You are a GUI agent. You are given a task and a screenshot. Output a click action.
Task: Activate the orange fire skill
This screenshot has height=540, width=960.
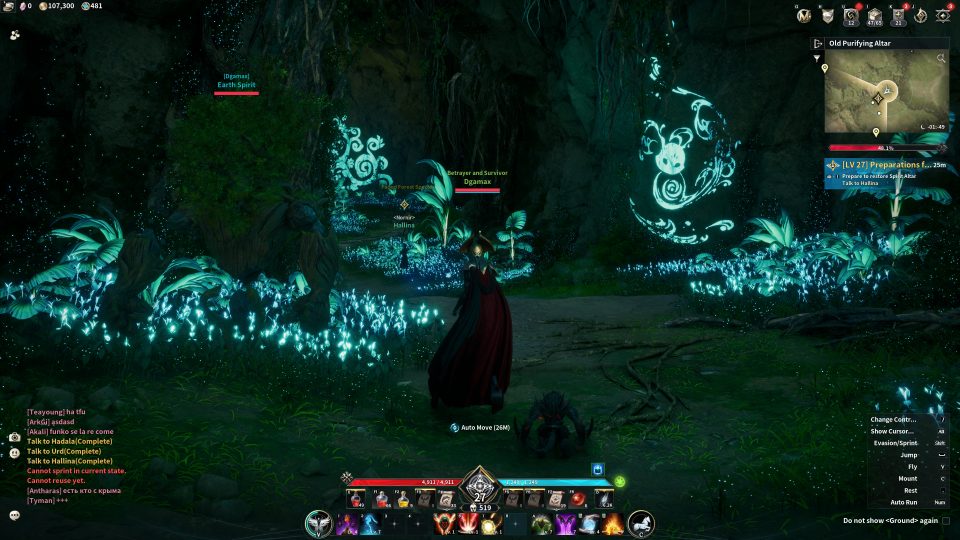(x=612, y=524)
